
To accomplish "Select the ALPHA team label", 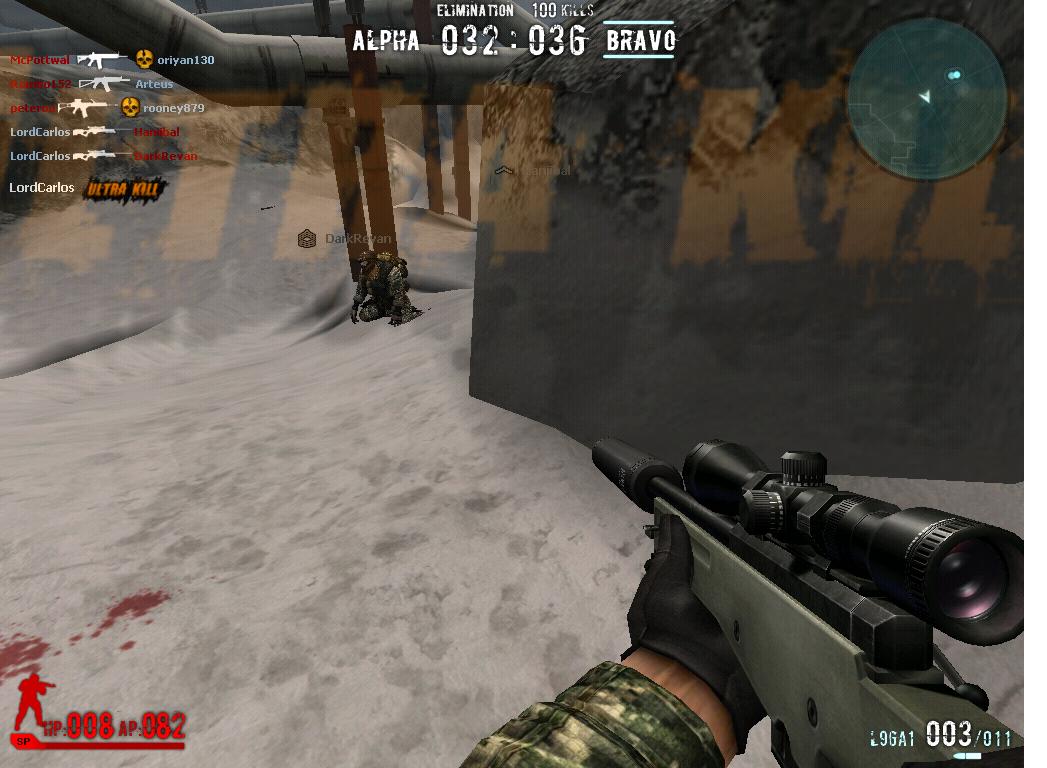I will [386, 41].
